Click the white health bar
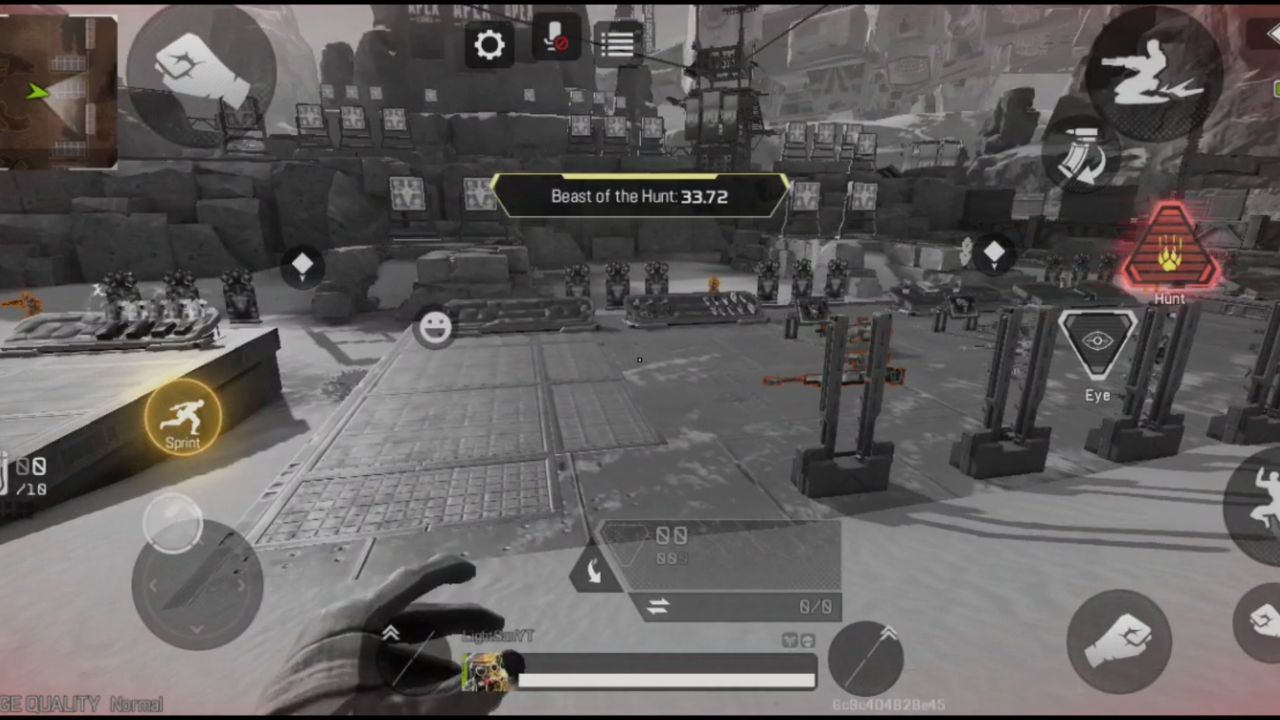This screenshot has height=720, width=1280. tap(665, 681)
